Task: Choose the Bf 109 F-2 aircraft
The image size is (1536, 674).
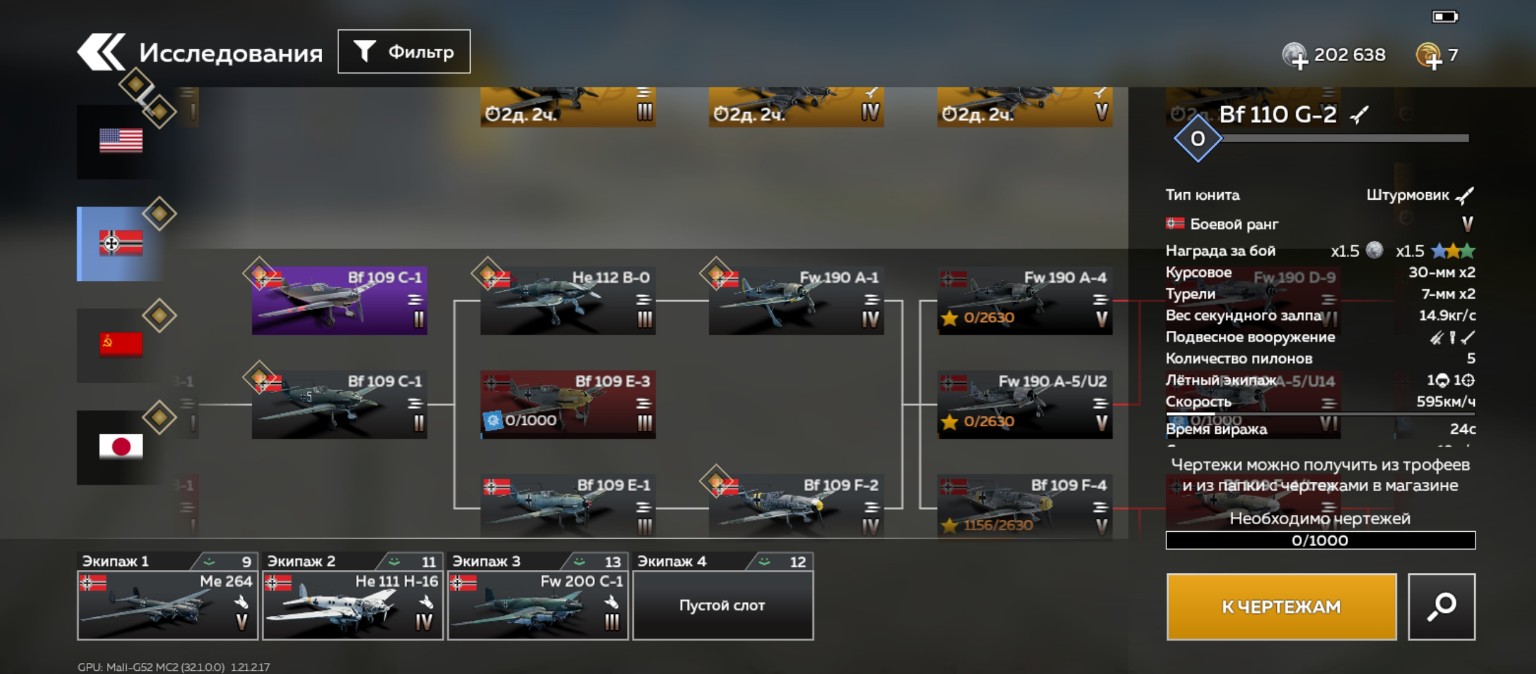Action: click(796, 505)
